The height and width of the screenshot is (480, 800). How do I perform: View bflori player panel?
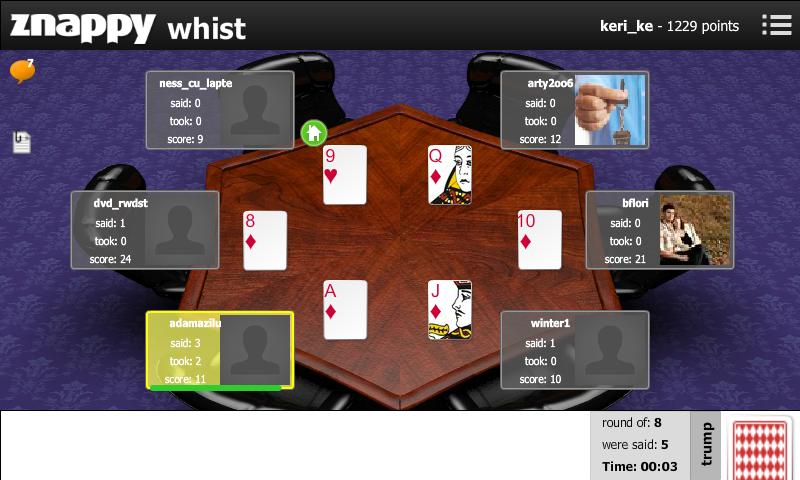[x=660, y=230]
